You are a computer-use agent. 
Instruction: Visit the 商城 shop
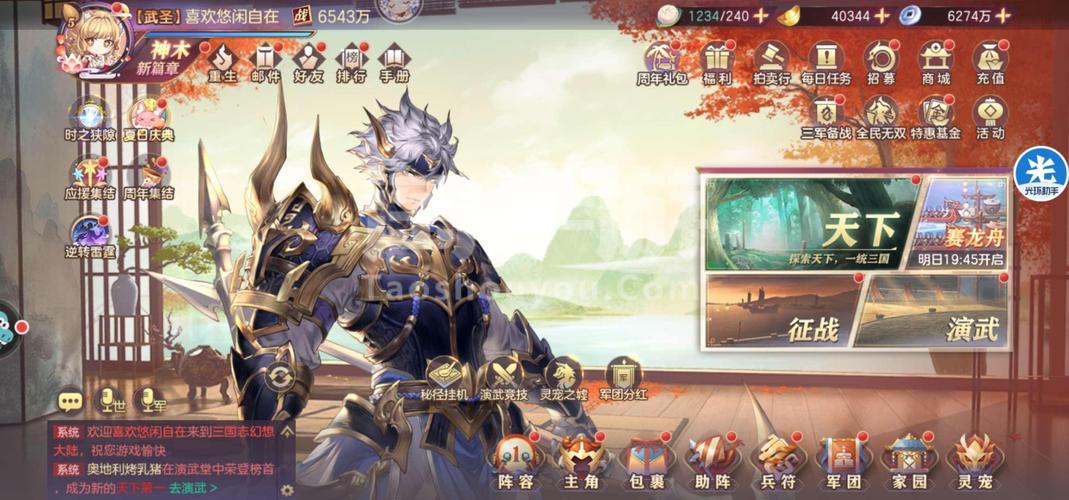pos(936,62)
